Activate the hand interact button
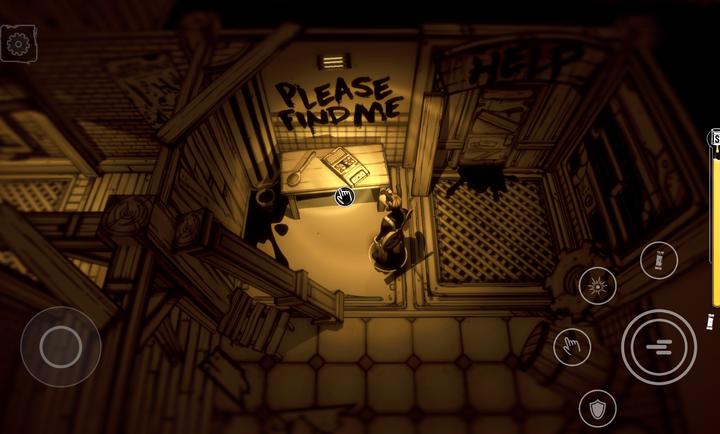This screenshot has width=720, height=434. [572, 347]
